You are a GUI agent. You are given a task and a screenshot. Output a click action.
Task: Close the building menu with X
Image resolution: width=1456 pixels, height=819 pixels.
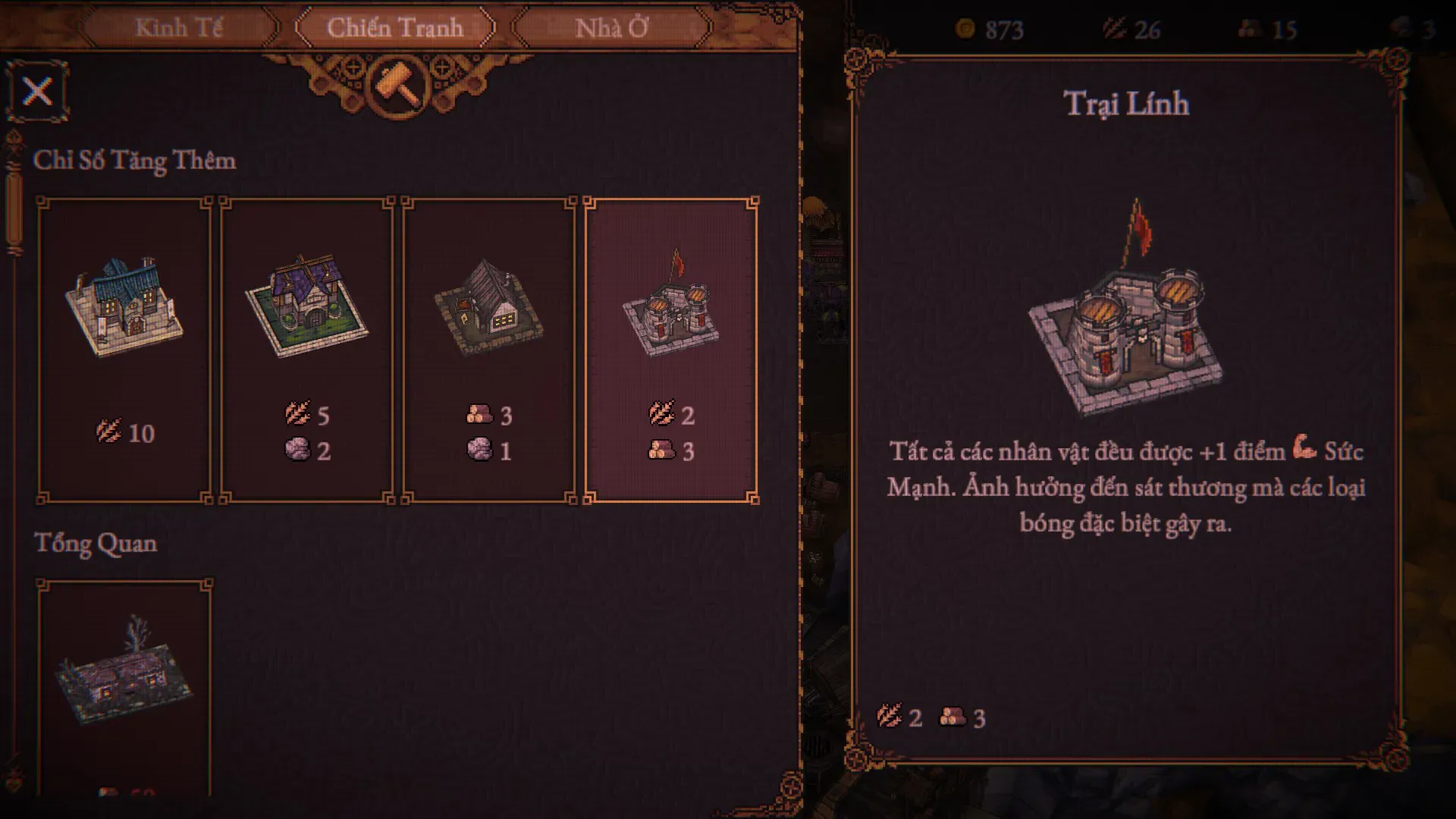[x=37, y=92]
